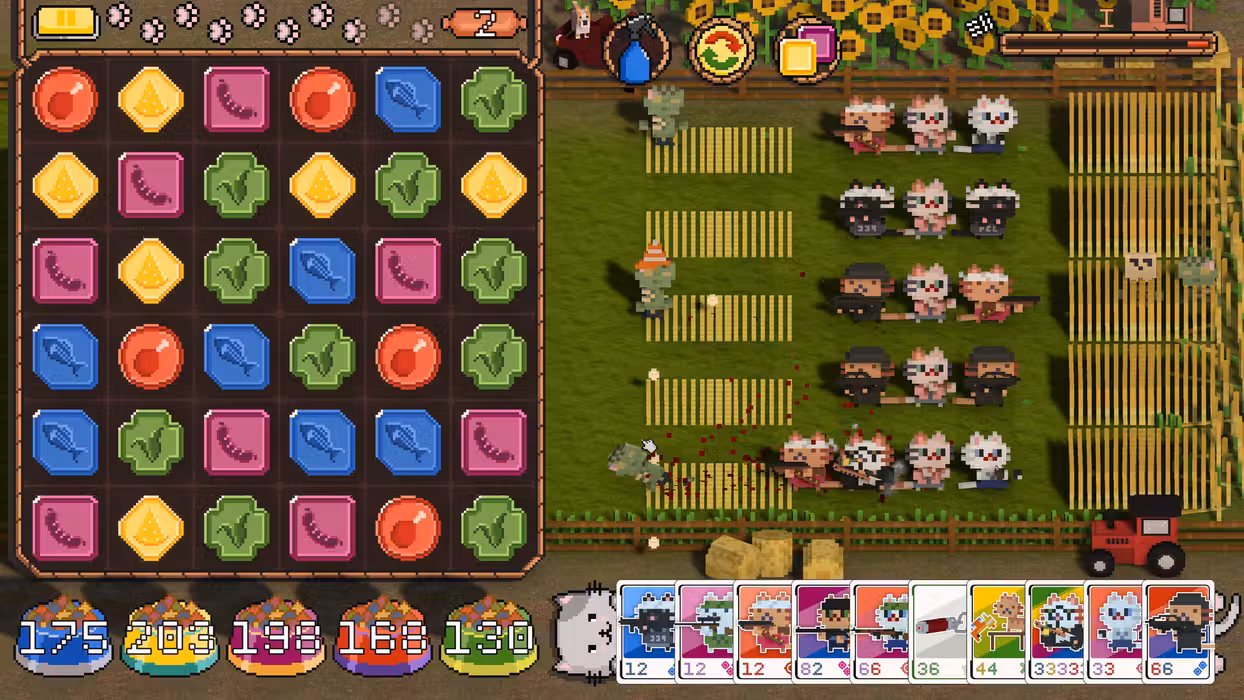
Task: Activate the blue spray bottle ability
Action: (636, 52)
